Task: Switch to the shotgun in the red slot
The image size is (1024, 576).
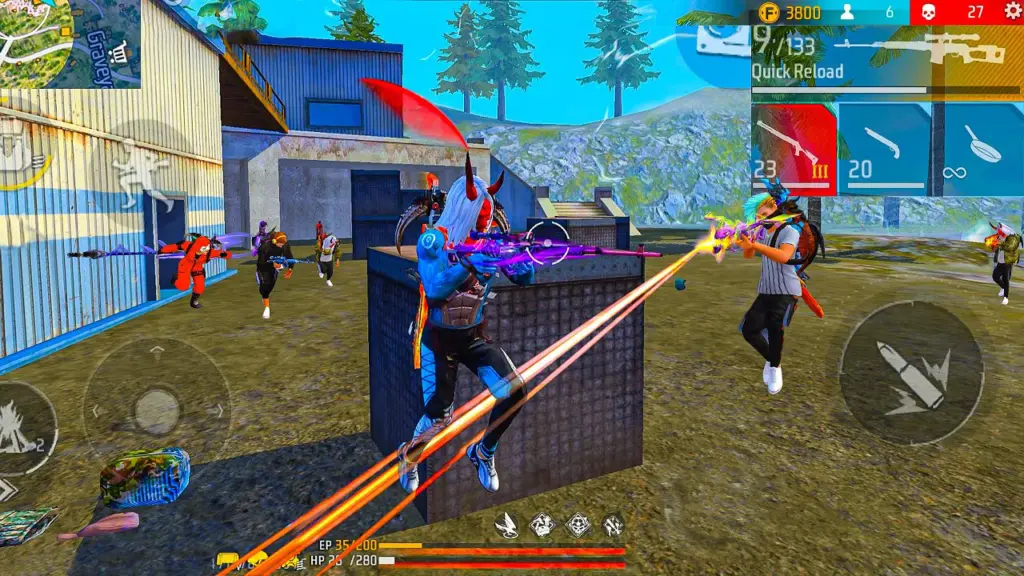Action: (793, 148)
